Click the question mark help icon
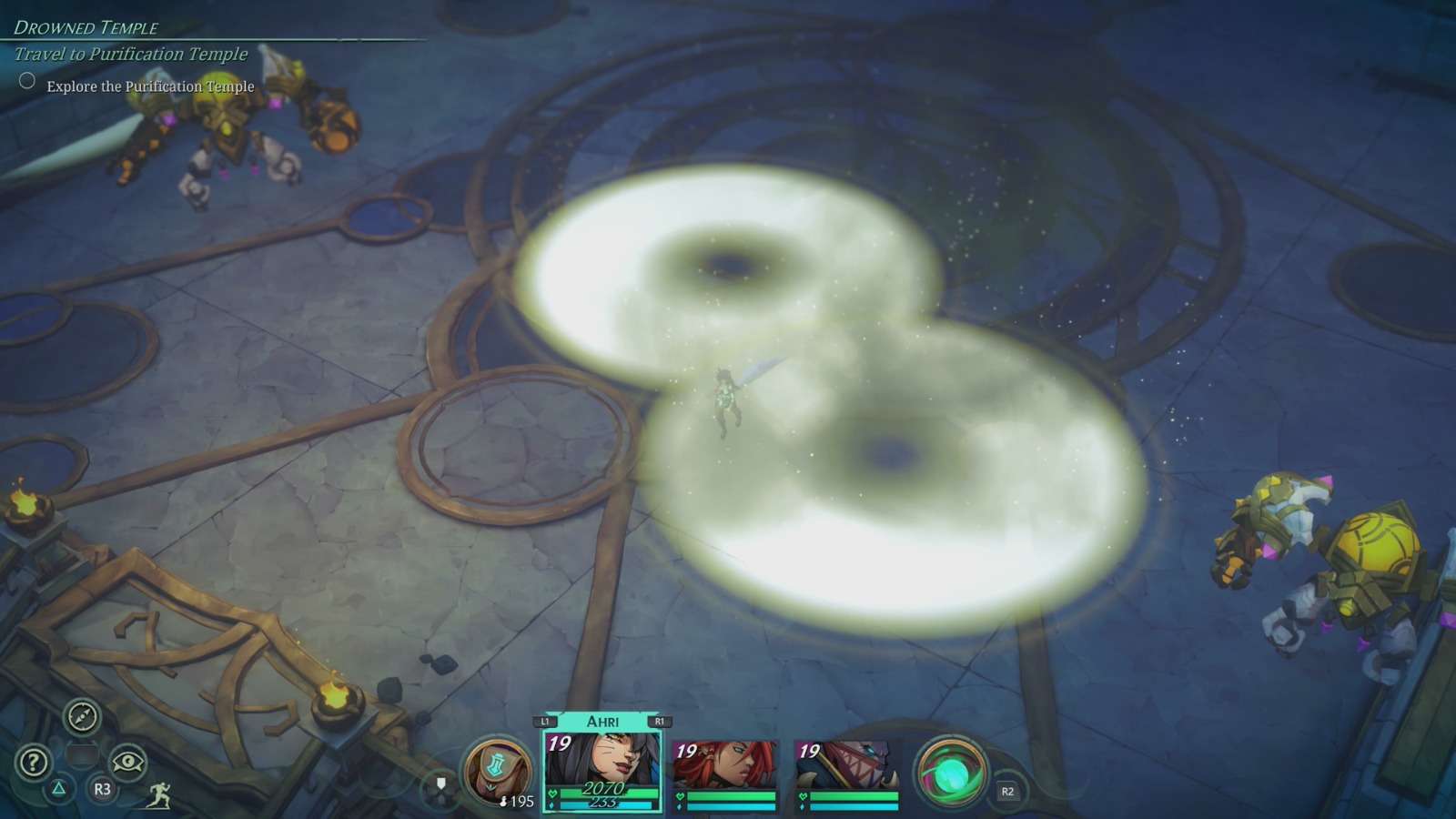This screenshot has width=1456, height=819. coord(34,761)
